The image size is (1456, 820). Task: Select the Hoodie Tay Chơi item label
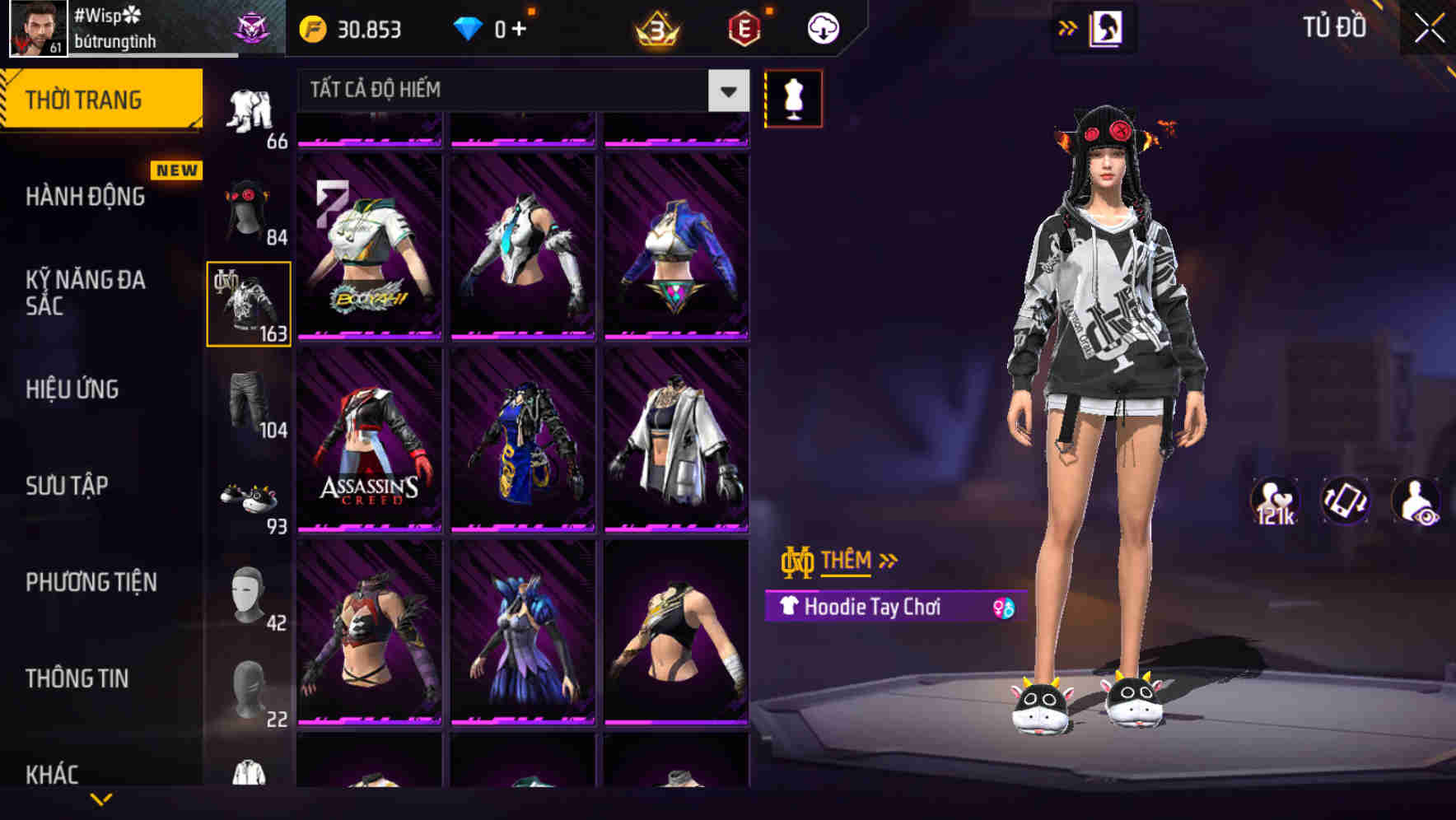[873, 608]
